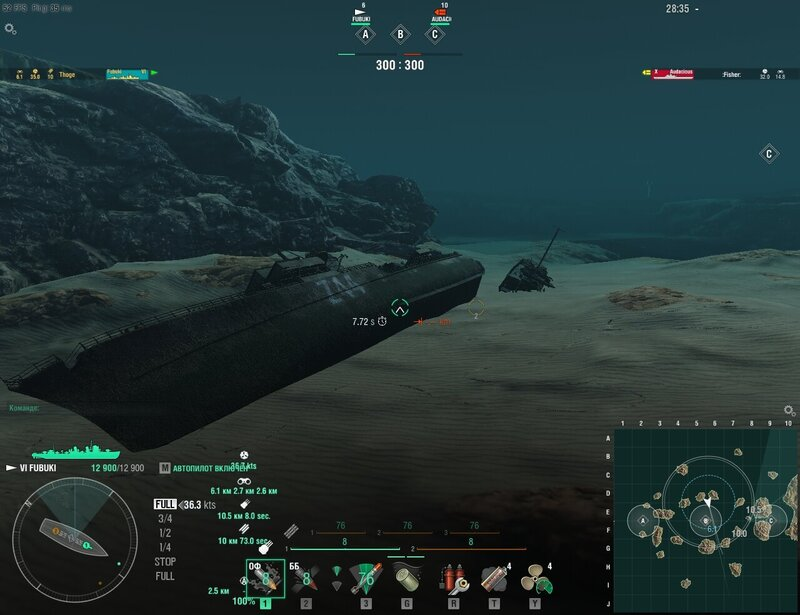The width and height of the screenshot is (800, 615).
Task: Select the HE shell ammo slot
Action: click(x=265, y=578)
